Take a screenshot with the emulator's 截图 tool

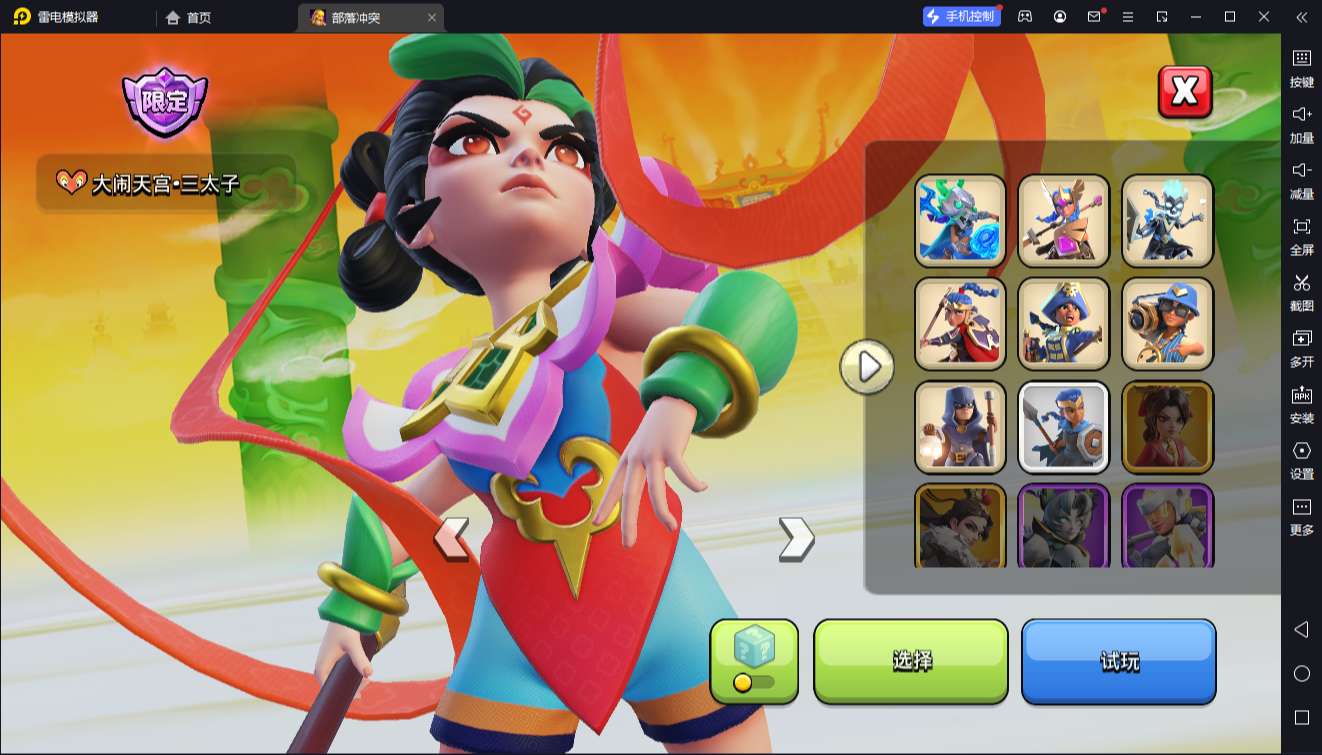pos(1301,292)
